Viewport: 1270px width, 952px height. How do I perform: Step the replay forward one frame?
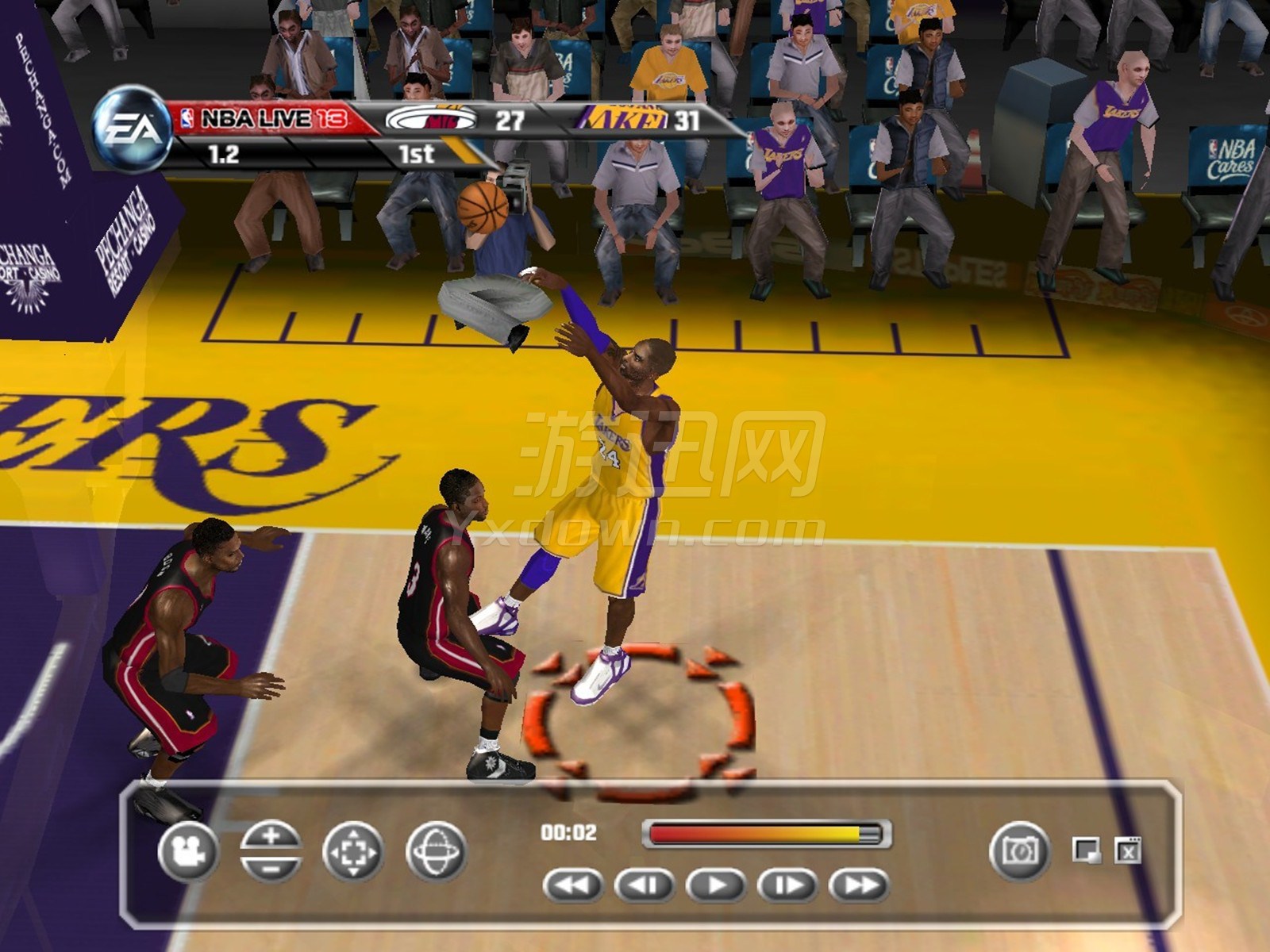tap(786, 883)
